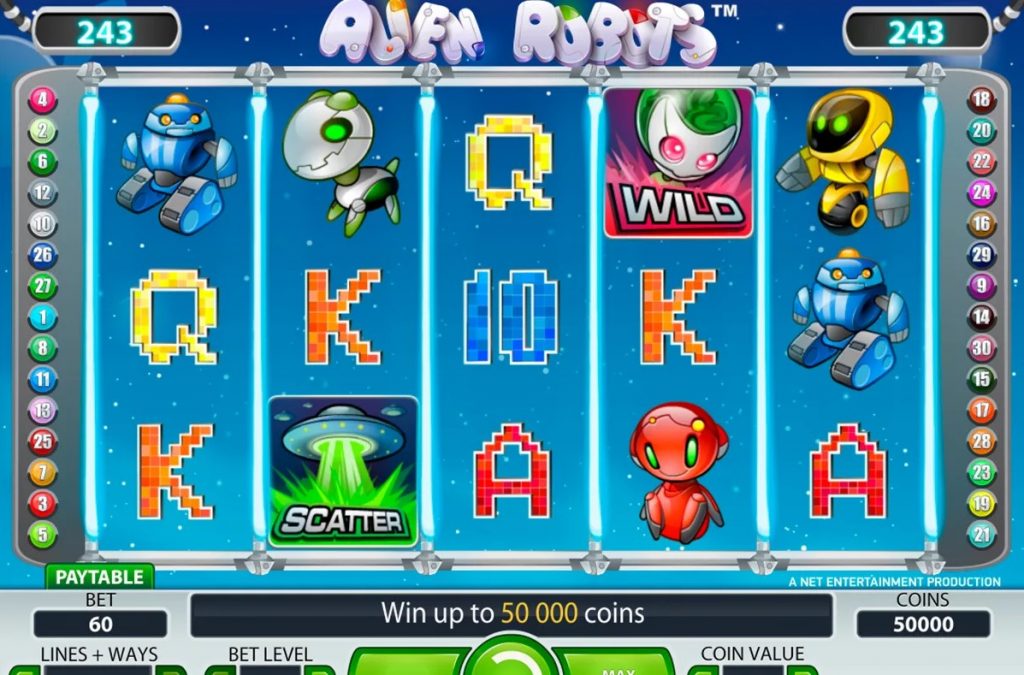Select payline number 18 ball

click(x=981, y=100)
